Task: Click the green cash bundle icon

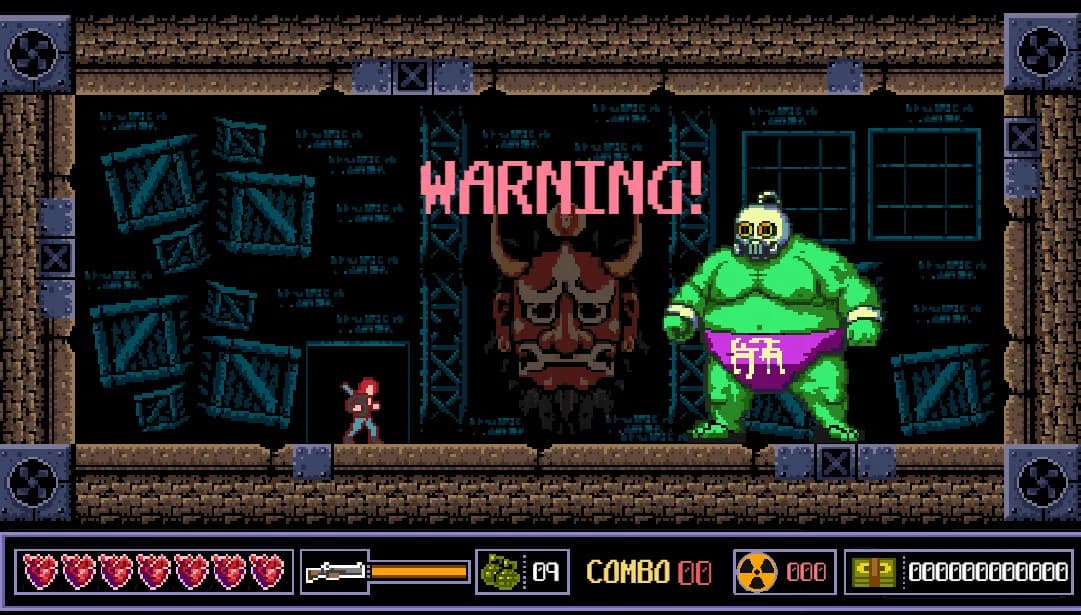Action: [x=872, y=572]
